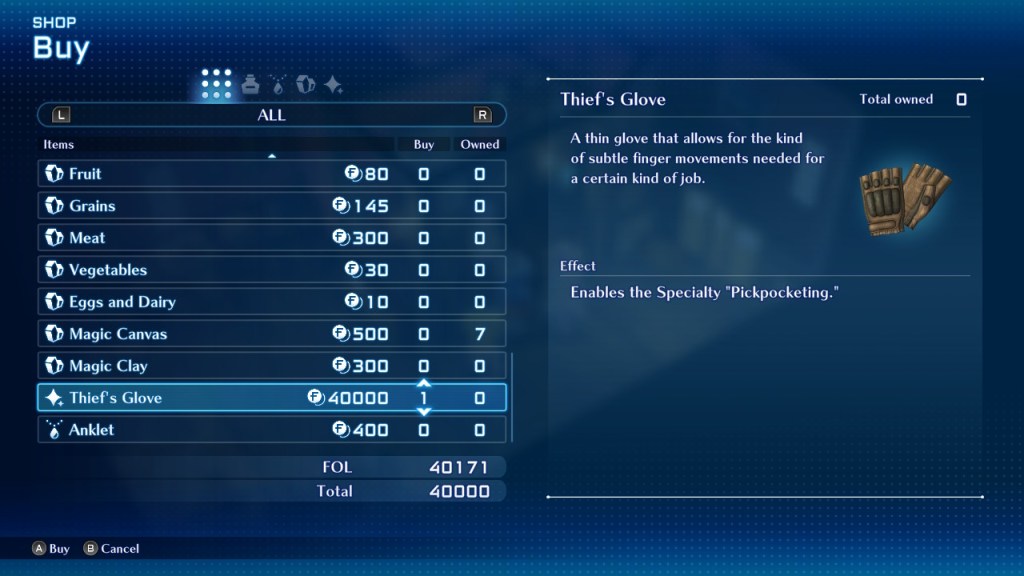Screen dimensions: 1024x576
Task: Select the nine-dot ALL category tab
Action: (216, 85)
